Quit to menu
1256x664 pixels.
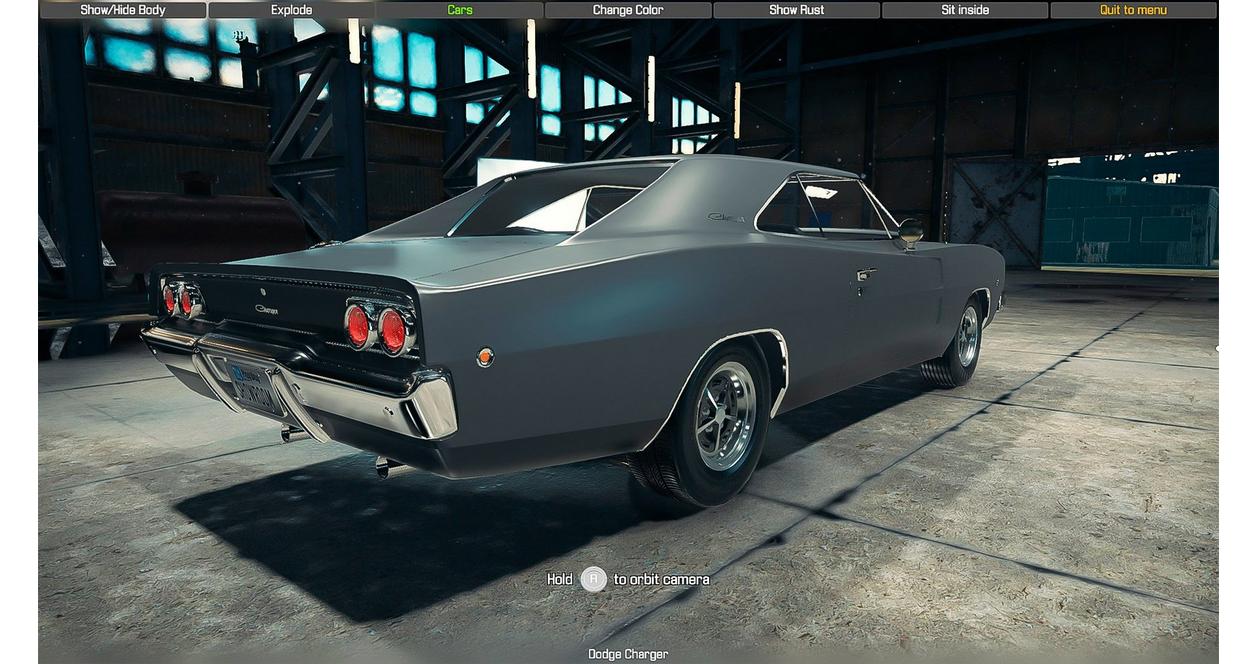point(1133,10)
